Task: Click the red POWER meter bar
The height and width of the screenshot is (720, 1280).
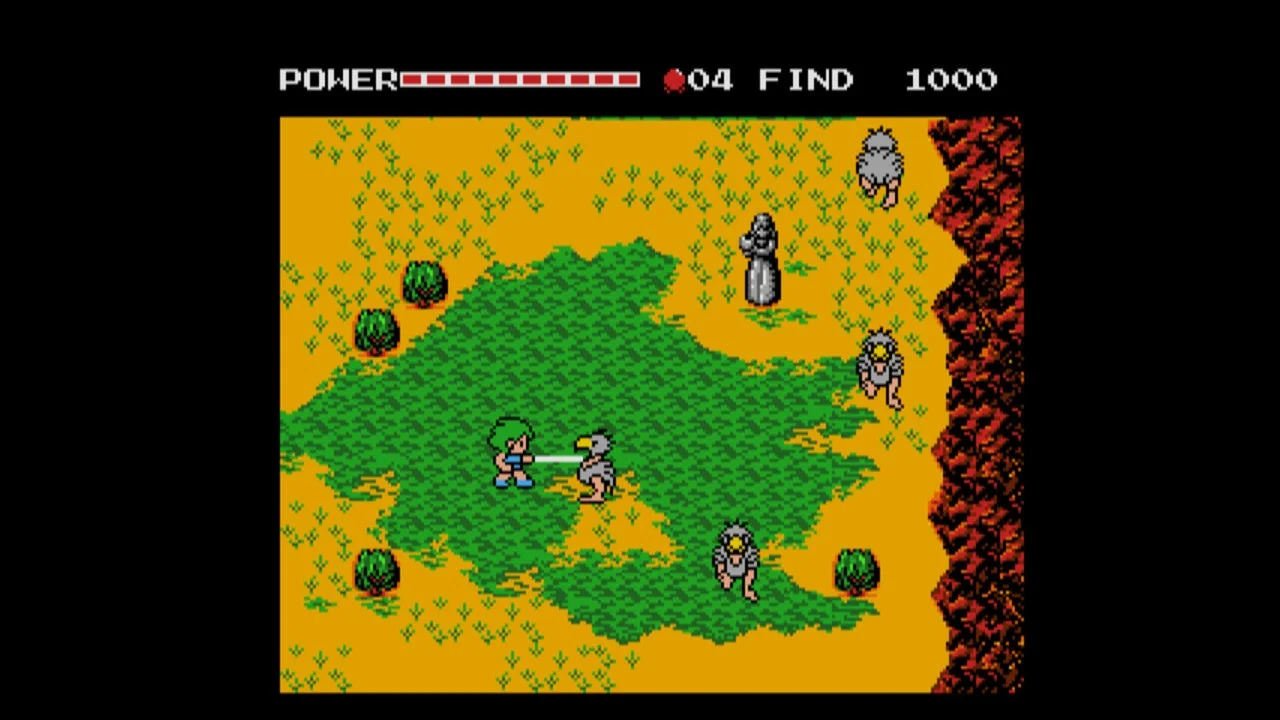Action: click(x=520, y=77)
